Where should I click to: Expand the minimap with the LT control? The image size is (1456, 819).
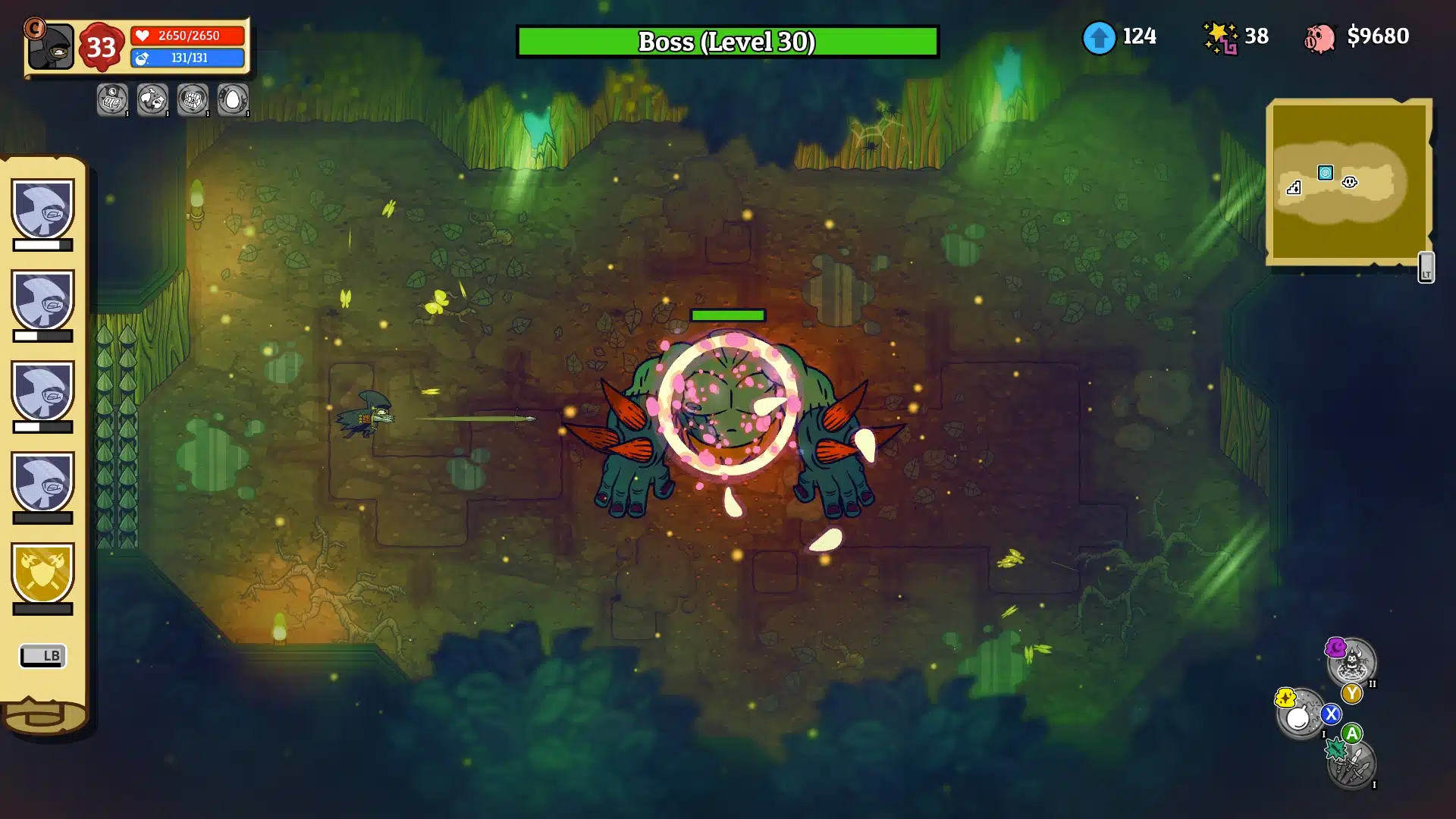pos(1426,267)
